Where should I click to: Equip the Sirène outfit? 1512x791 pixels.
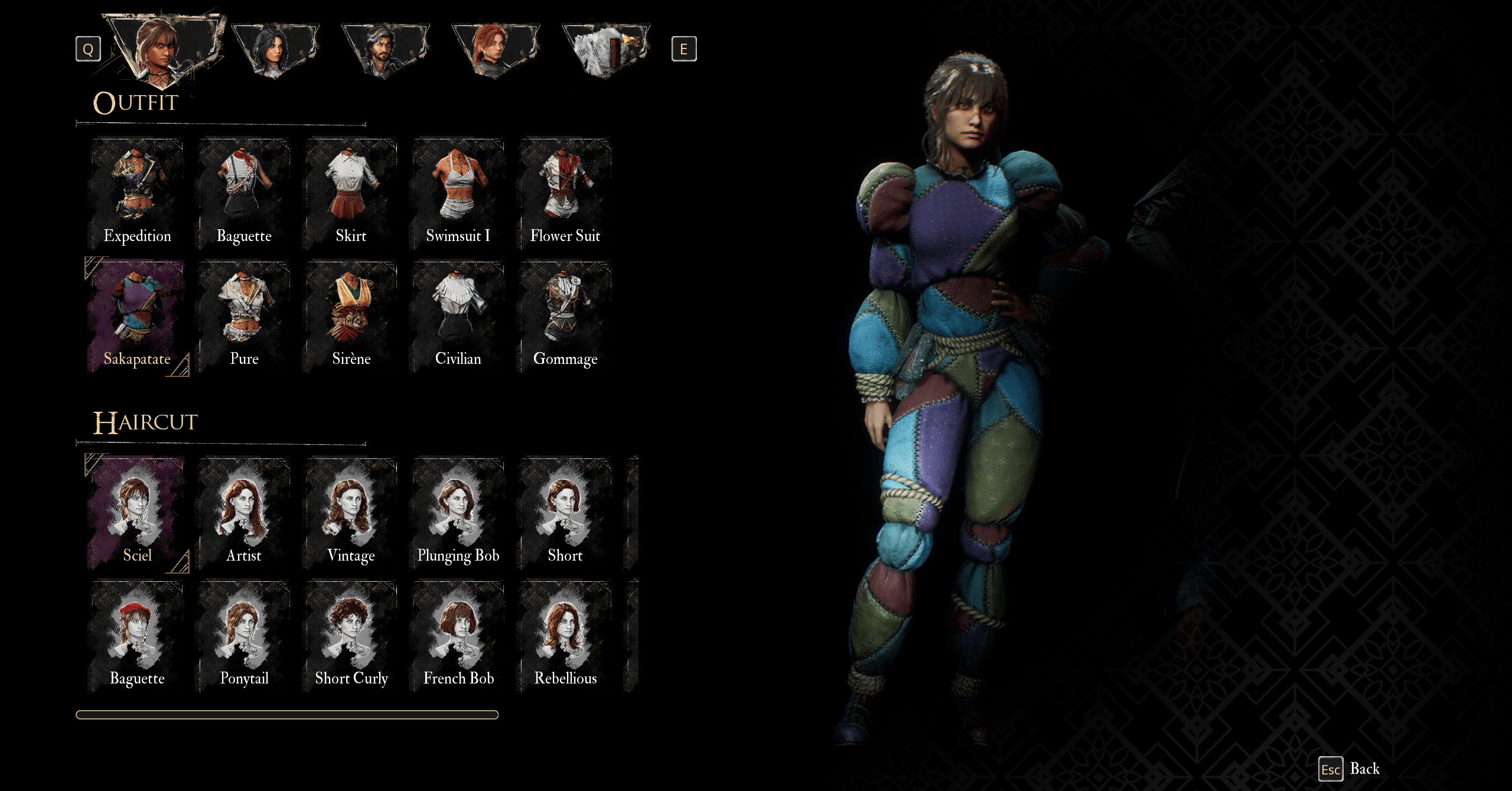[351, 316]
